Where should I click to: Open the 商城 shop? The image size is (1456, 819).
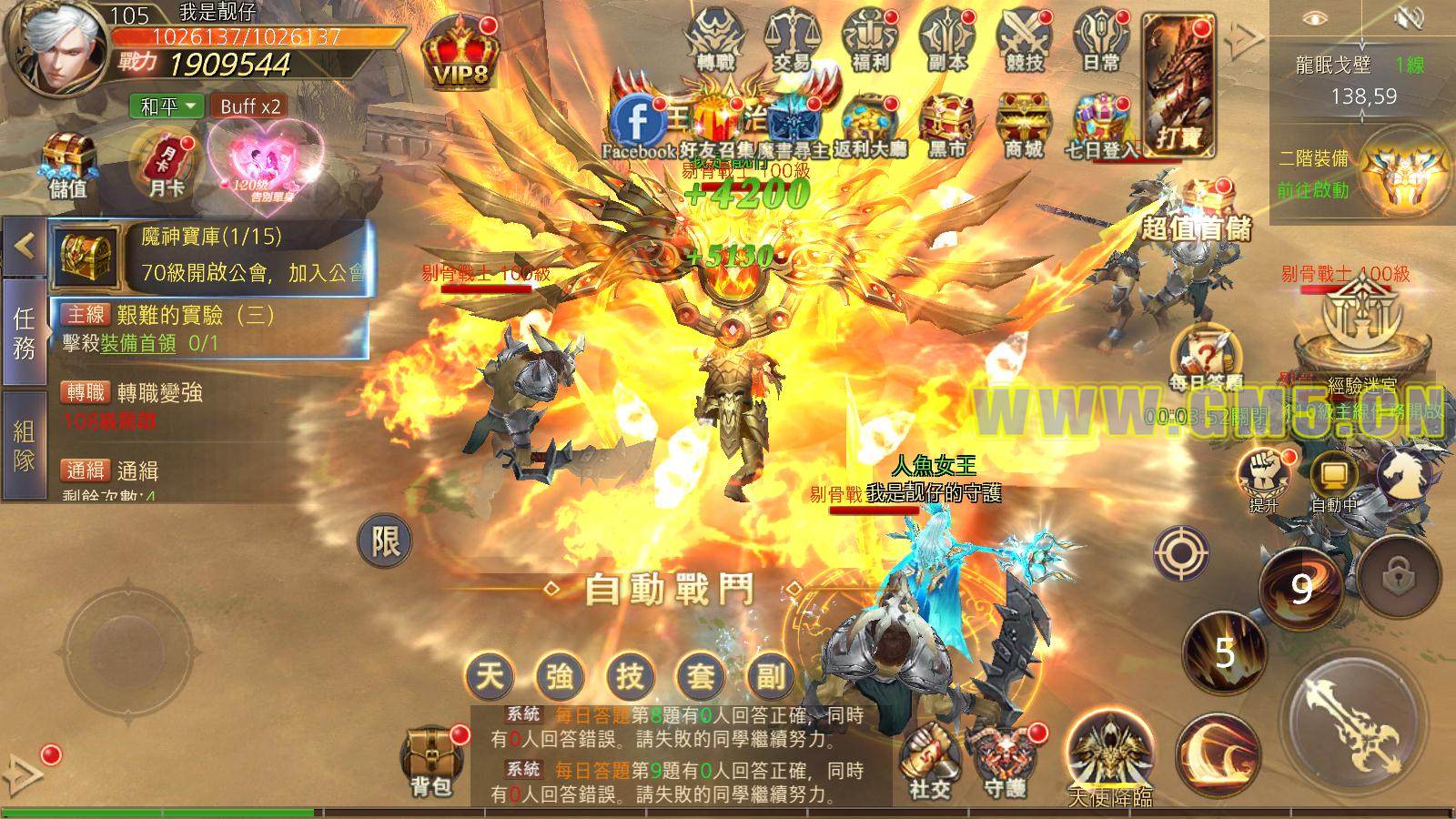point(1022,126)
